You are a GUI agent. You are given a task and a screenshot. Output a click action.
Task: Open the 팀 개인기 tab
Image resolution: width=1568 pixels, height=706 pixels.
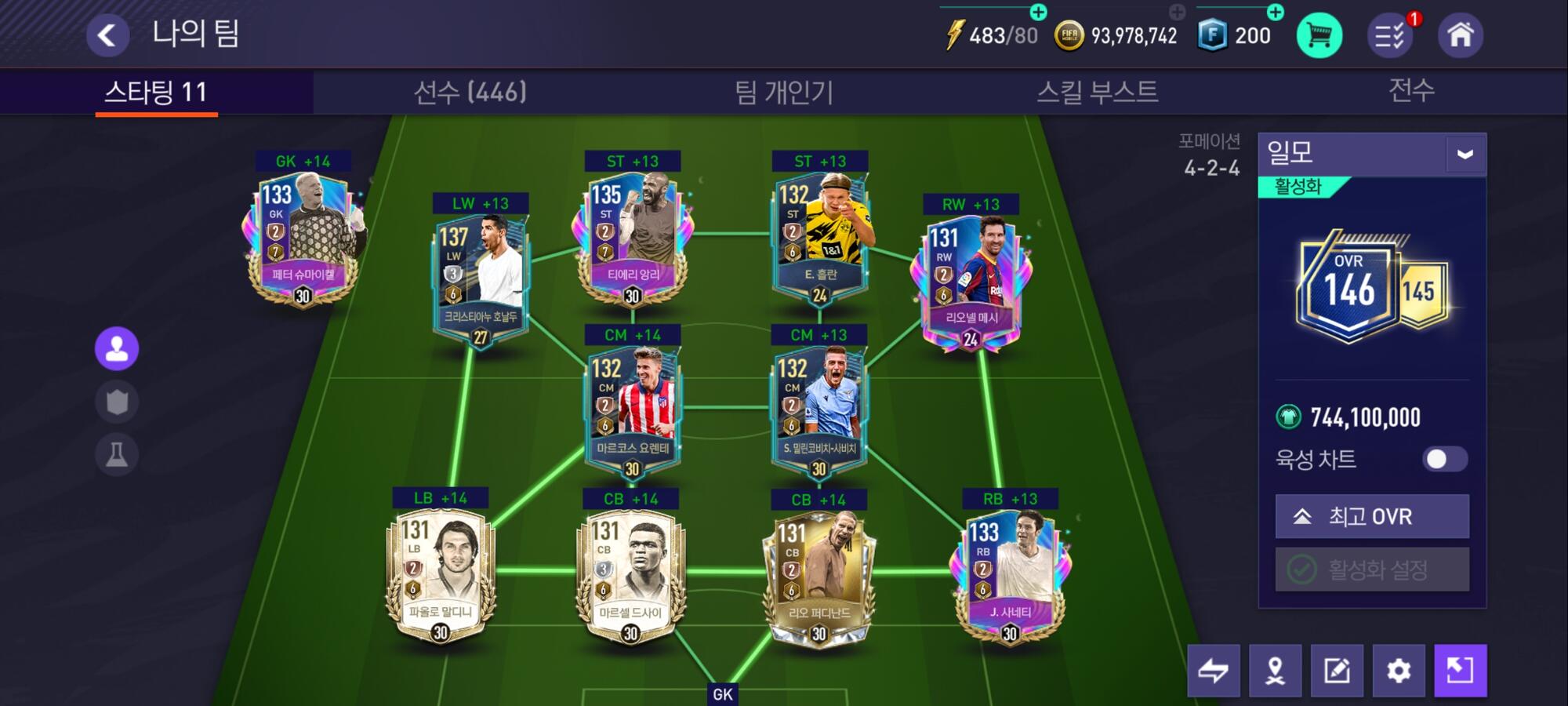[783, 93]
